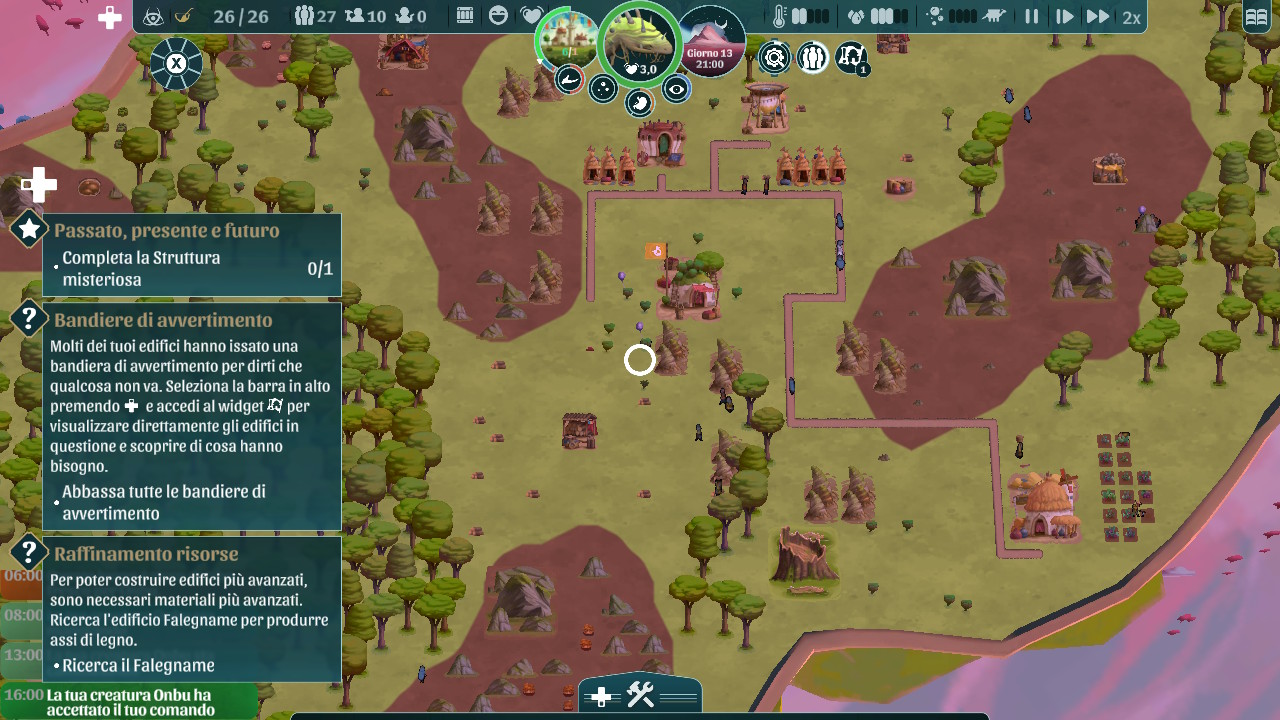1280x720 pixels.
Task: Open the warning flags building widget
Action: click(x=850, y=58)
